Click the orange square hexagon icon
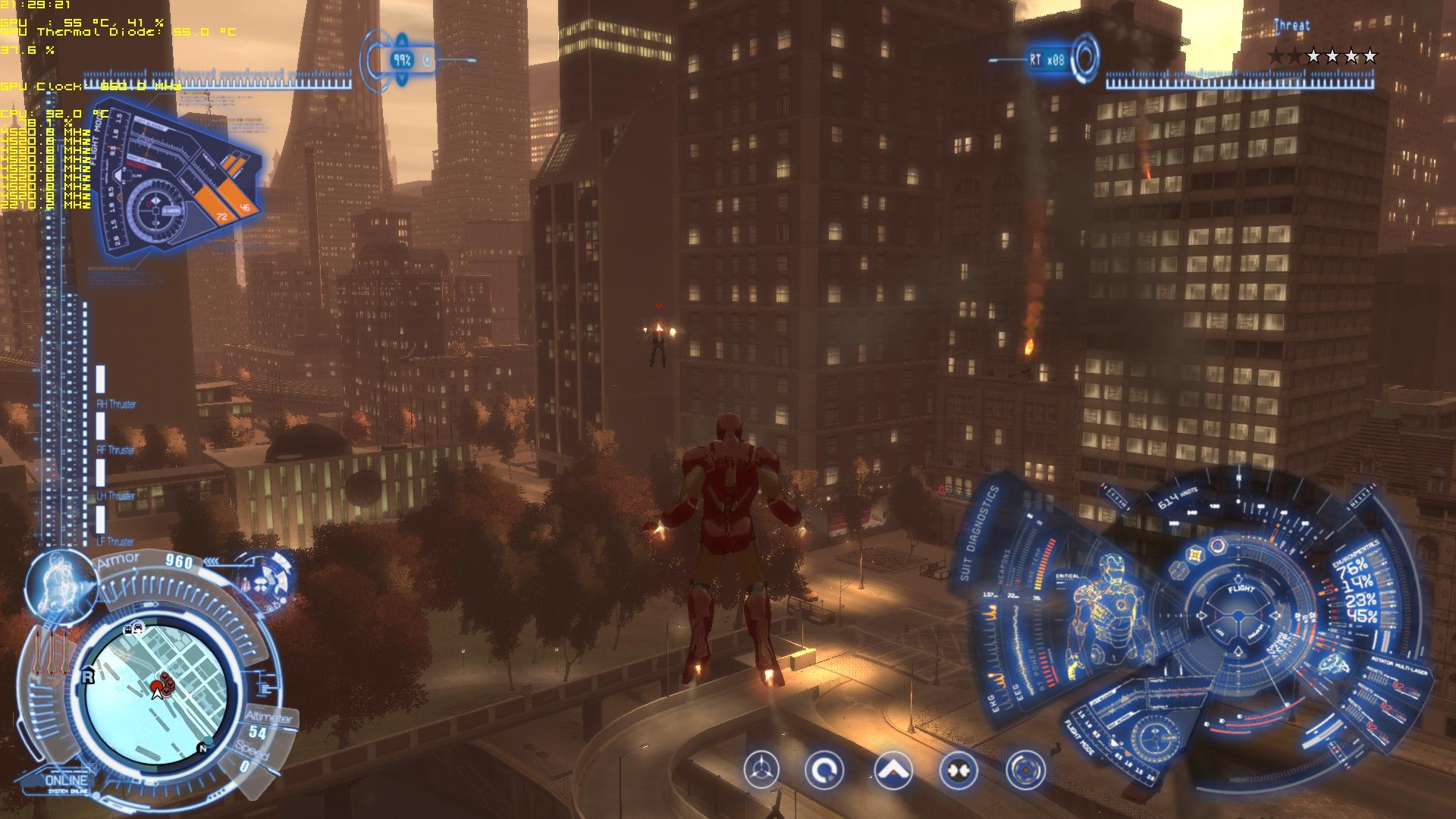Screen dimensions: 1456x819 (1196, 554)
